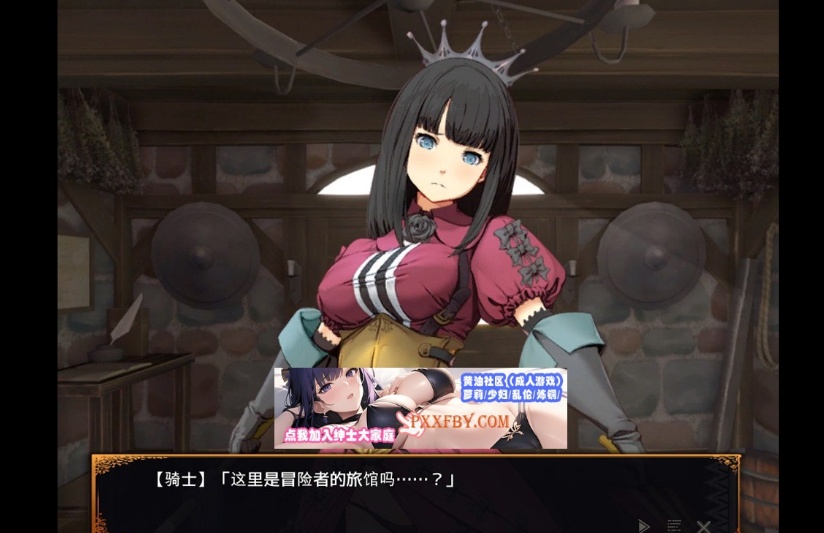Click the knight's dialogue line to continue
The width and height of the screenshot is (824, 533).
(305, 480)
